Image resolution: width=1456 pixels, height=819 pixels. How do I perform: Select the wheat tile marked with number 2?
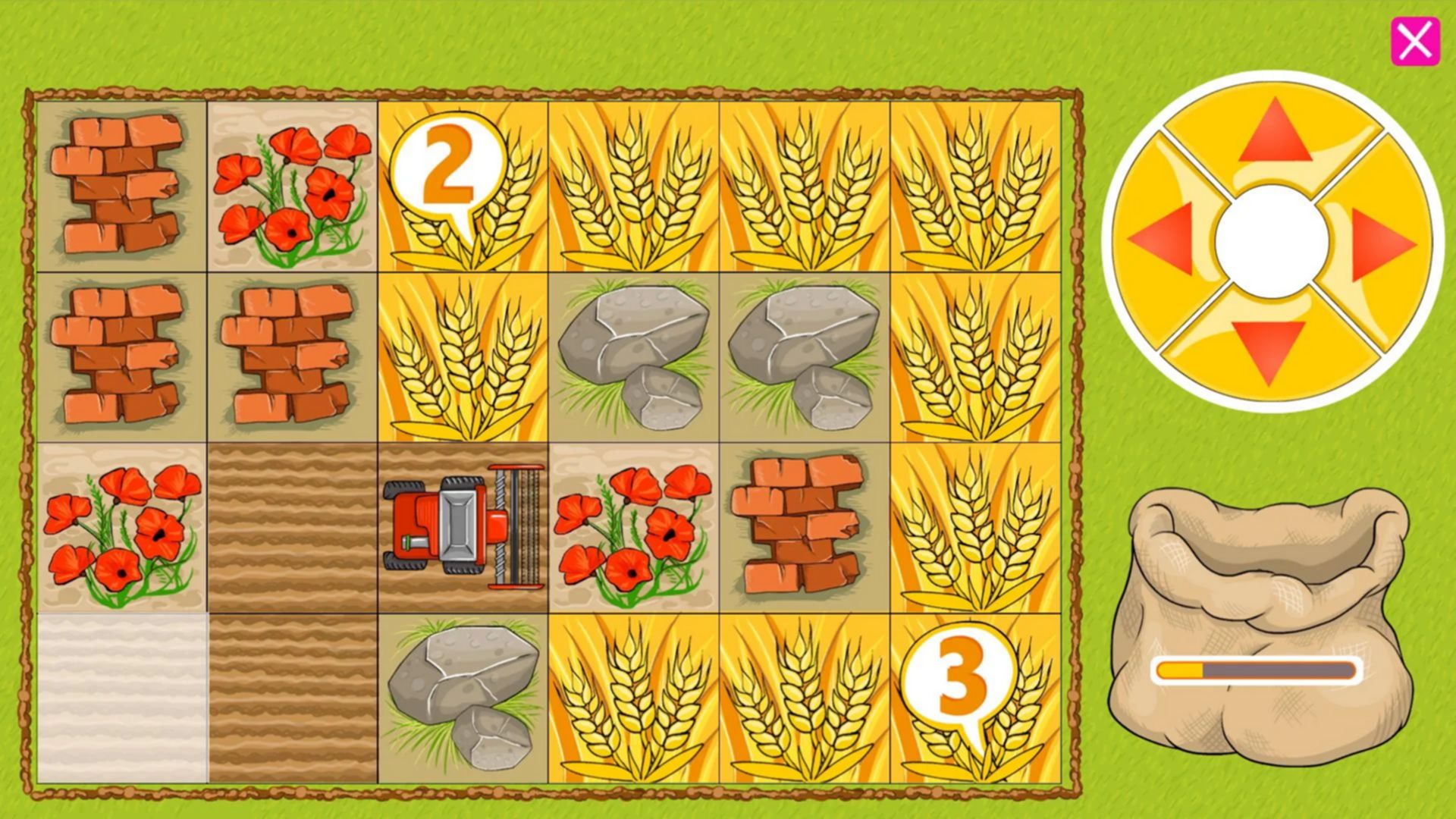coord(463,187)
